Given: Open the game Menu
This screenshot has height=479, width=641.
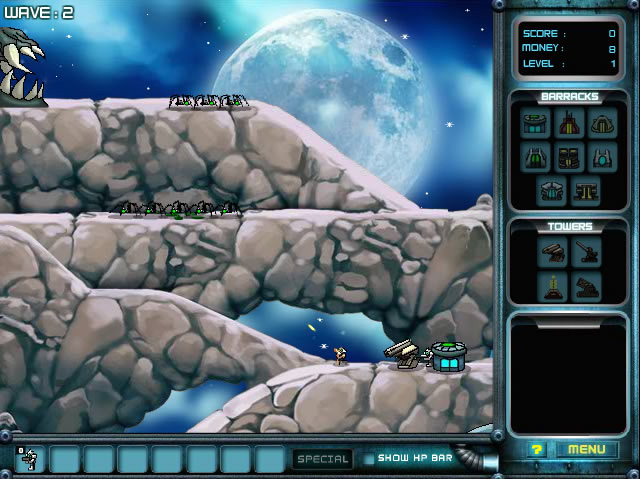Looking at the screenshot, I should pyautogui.click(x=586, y=450).
